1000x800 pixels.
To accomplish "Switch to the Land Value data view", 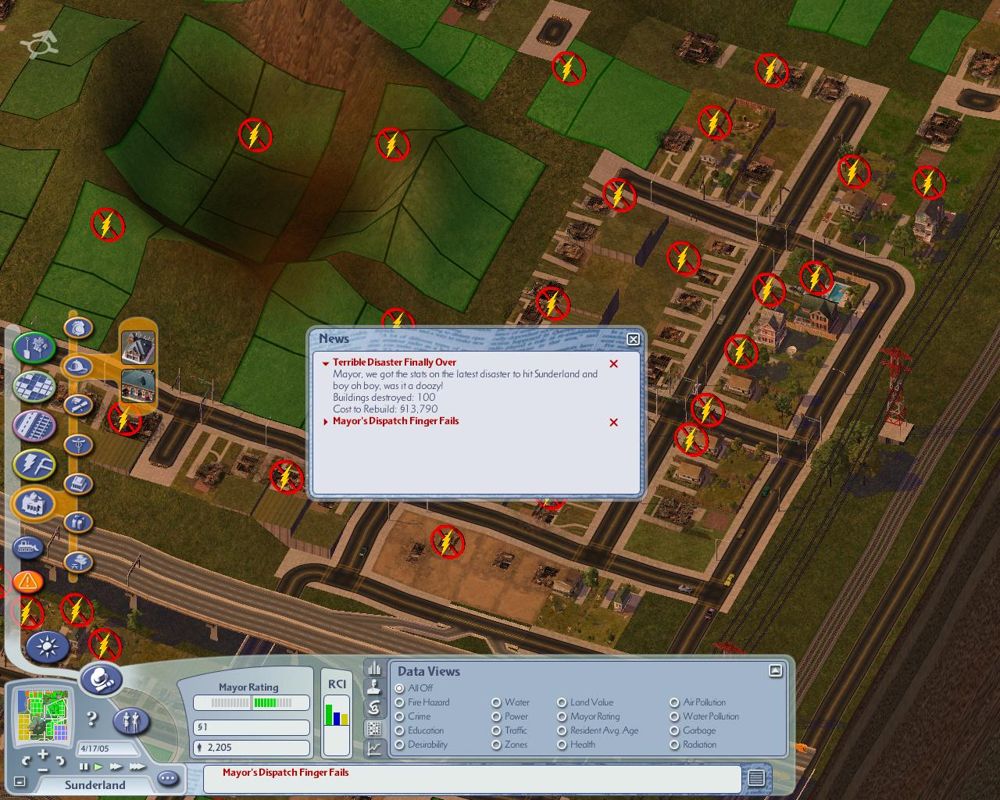I will pos(562,703).
